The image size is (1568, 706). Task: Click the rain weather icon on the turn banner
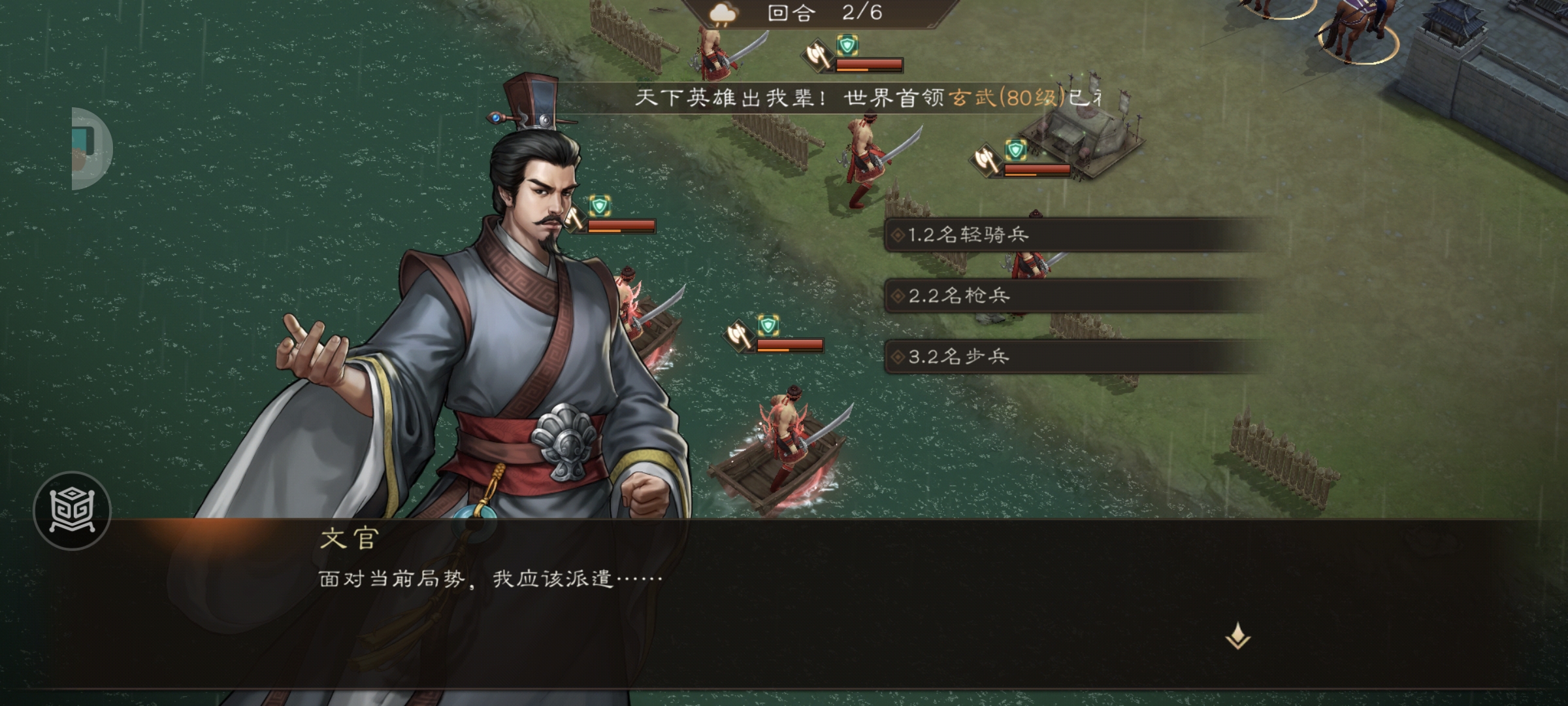click(721, 14)
